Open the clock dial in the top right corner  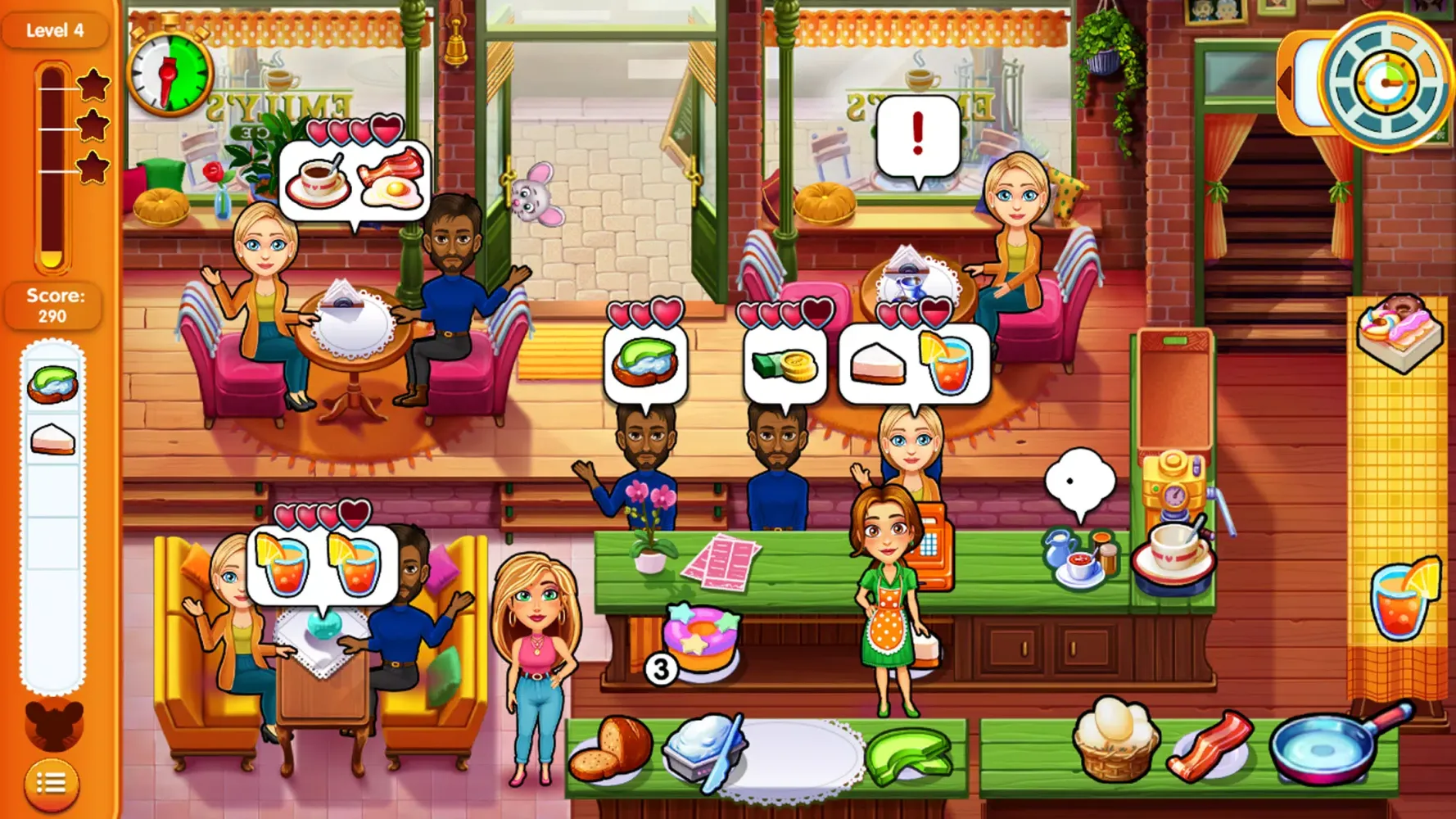[x=1385, y=80]
